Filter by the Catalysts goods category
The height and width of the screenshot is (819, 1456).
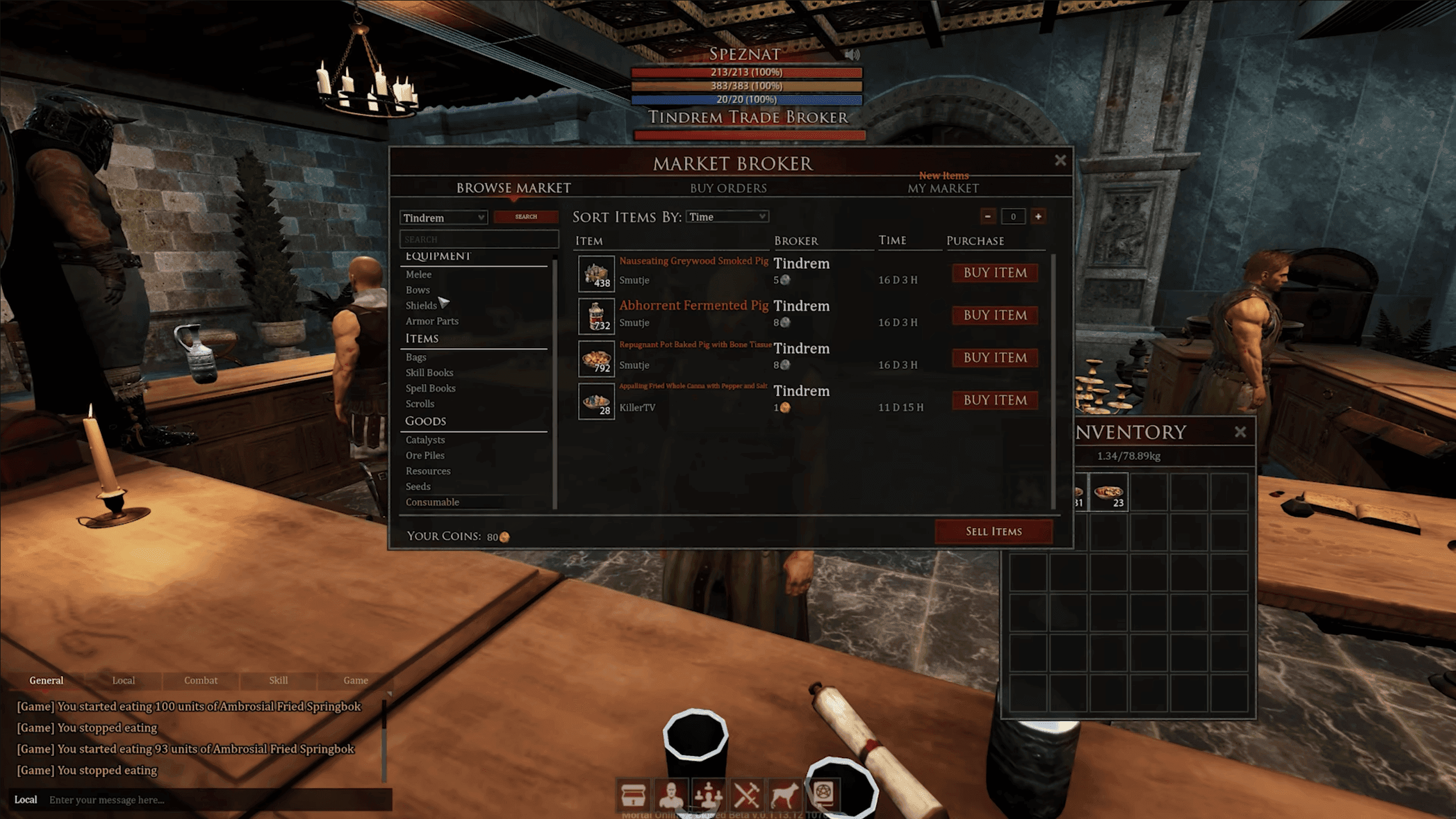pos(426,440)
